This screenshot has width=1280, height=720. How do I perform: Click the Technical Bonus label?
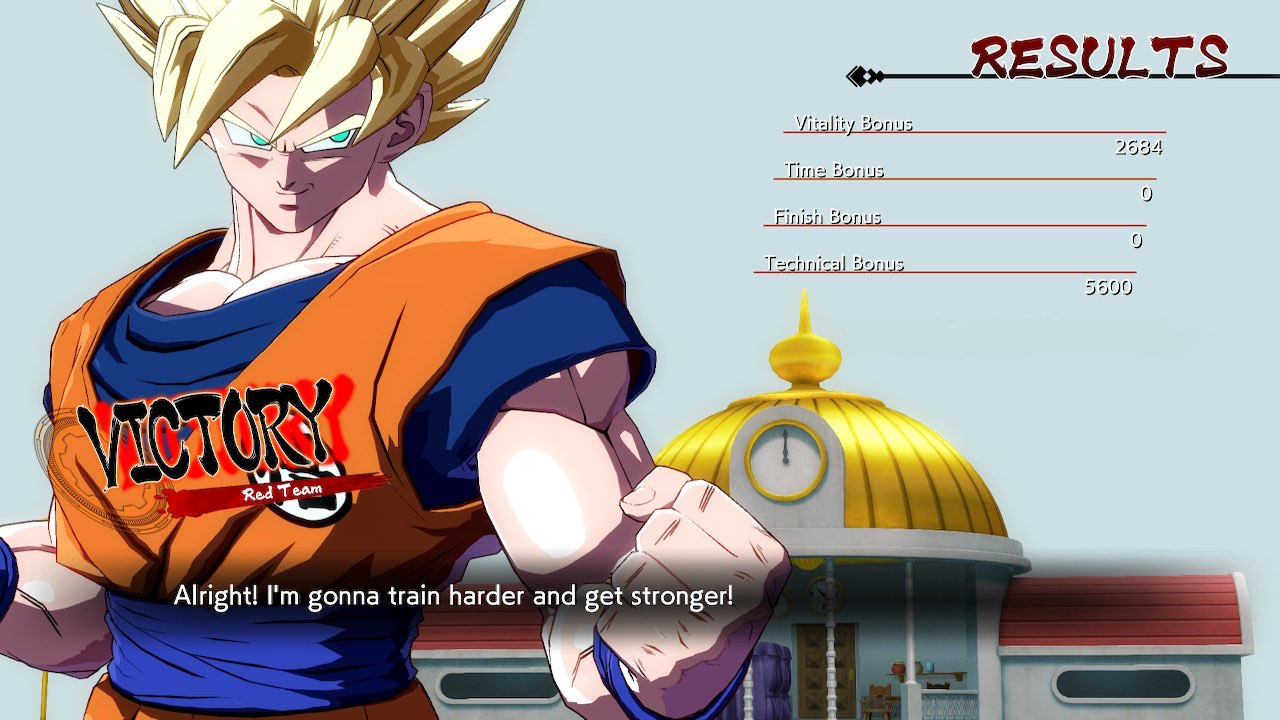pos(834,264)
